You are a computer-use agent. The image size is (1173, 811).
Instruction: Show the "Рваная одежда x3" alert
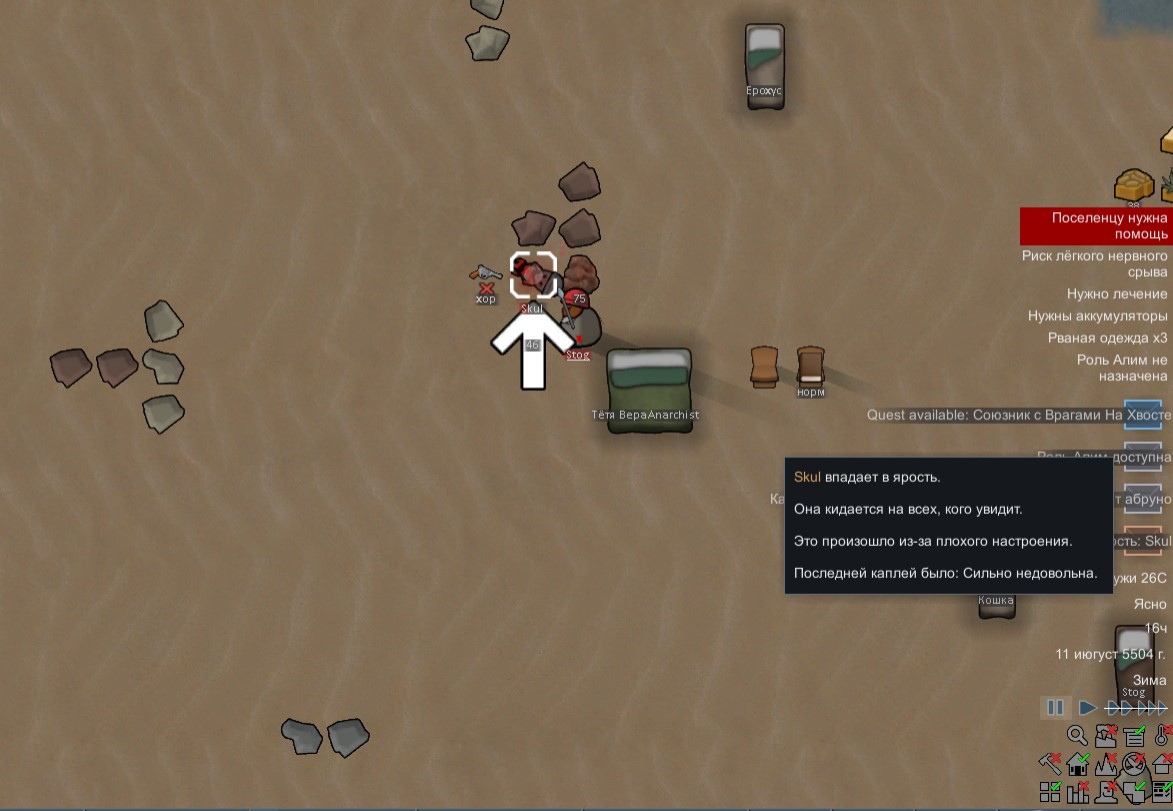pyautogui.click(x=1107, y=338)
